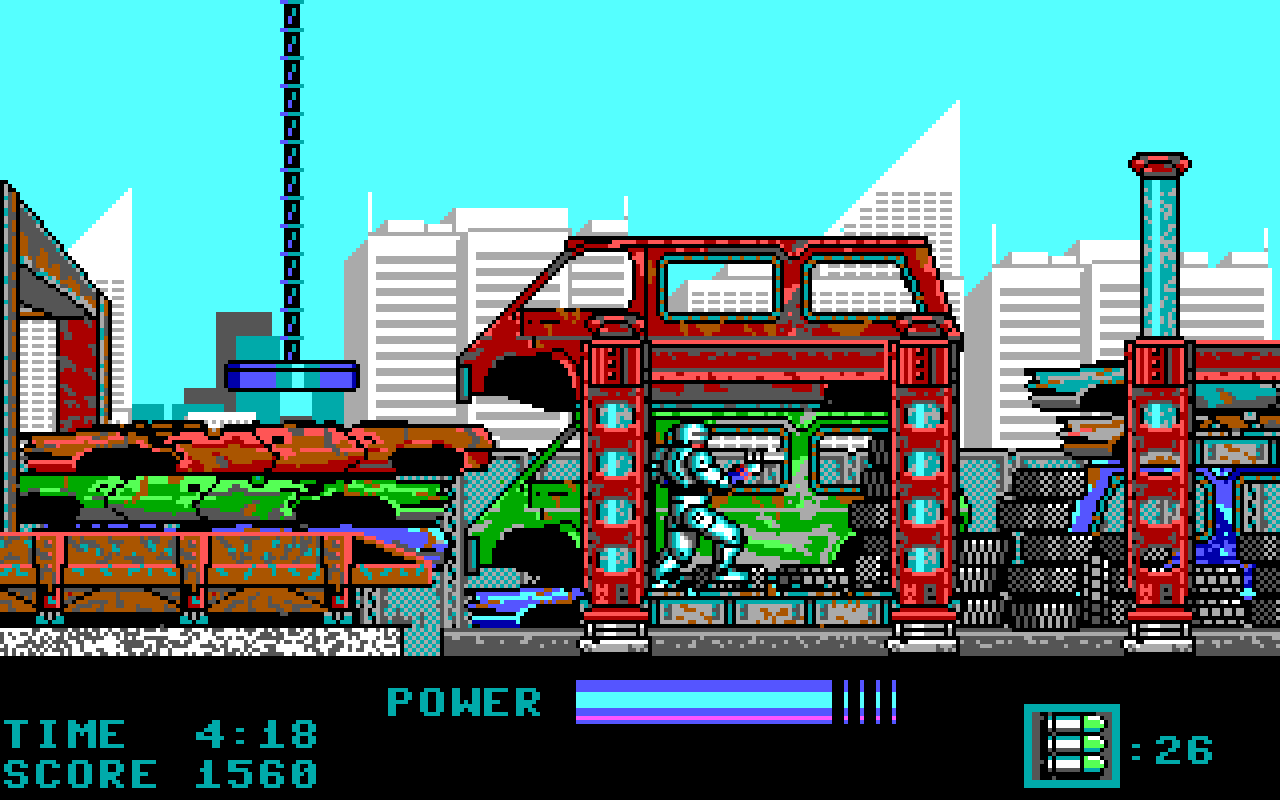This screenshot has width=1280, height=800.
Task: Click the white skyscraper in the skyline
Action: pos(420,300)
